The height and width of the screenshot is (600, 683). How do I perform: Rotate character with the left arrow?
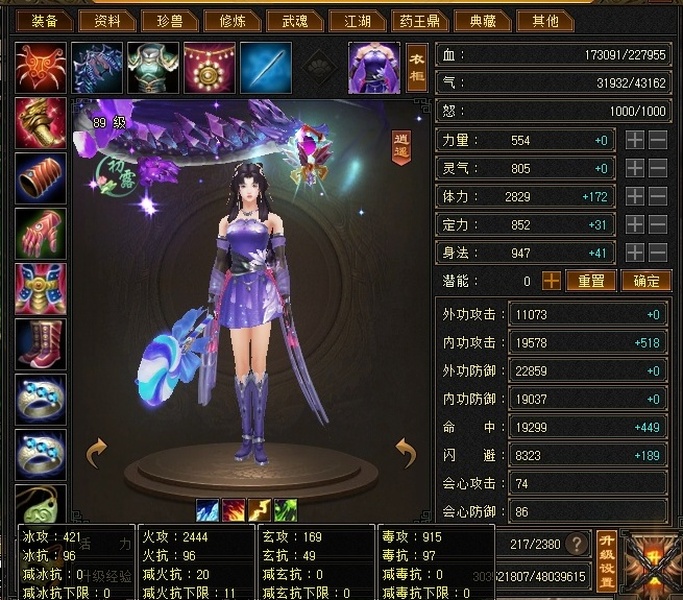[x=97, y=453]
